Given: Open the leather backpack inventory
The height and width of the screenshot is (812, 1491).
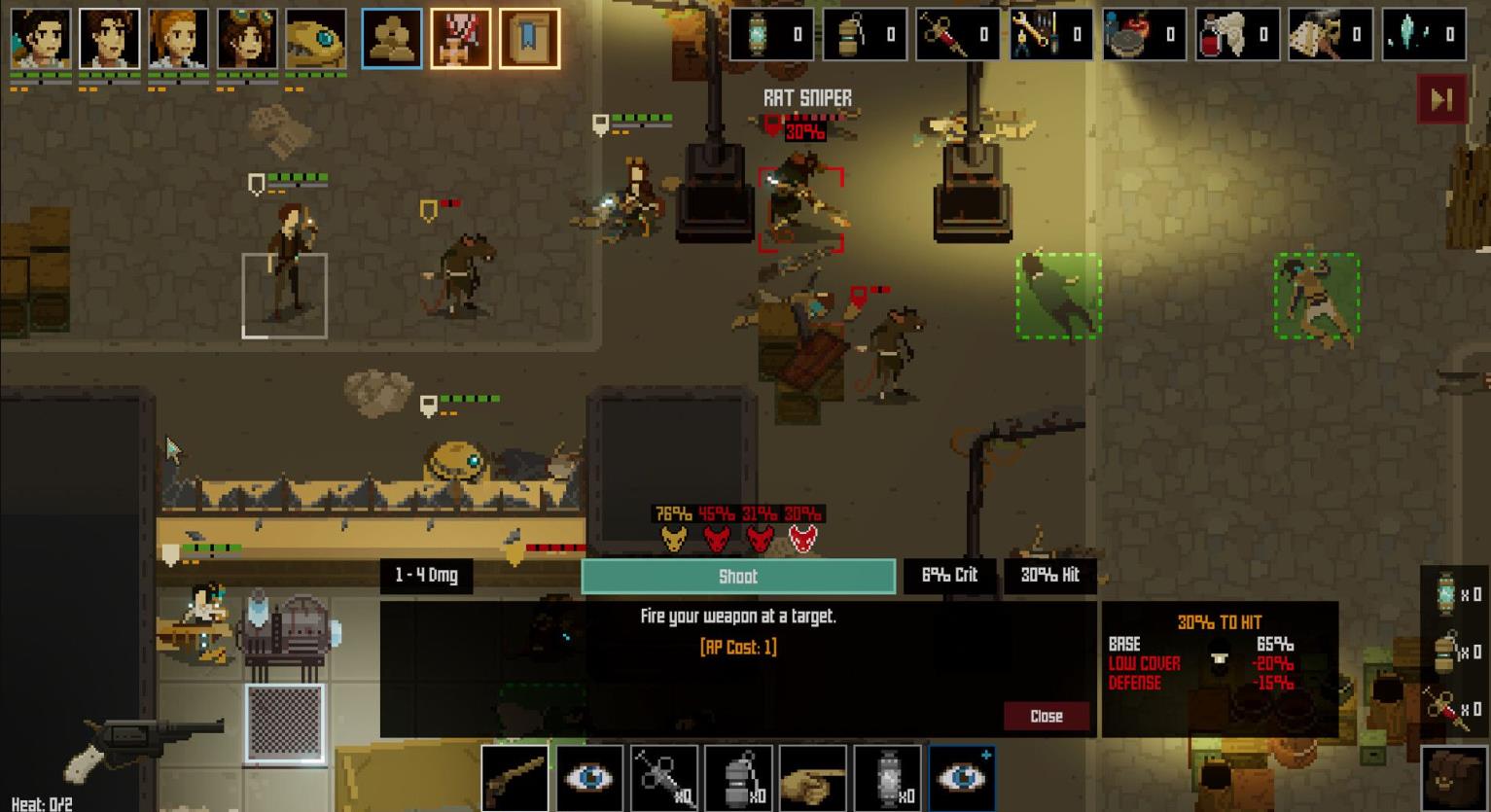Looking at the screenshot, I should click(1454, 778).
